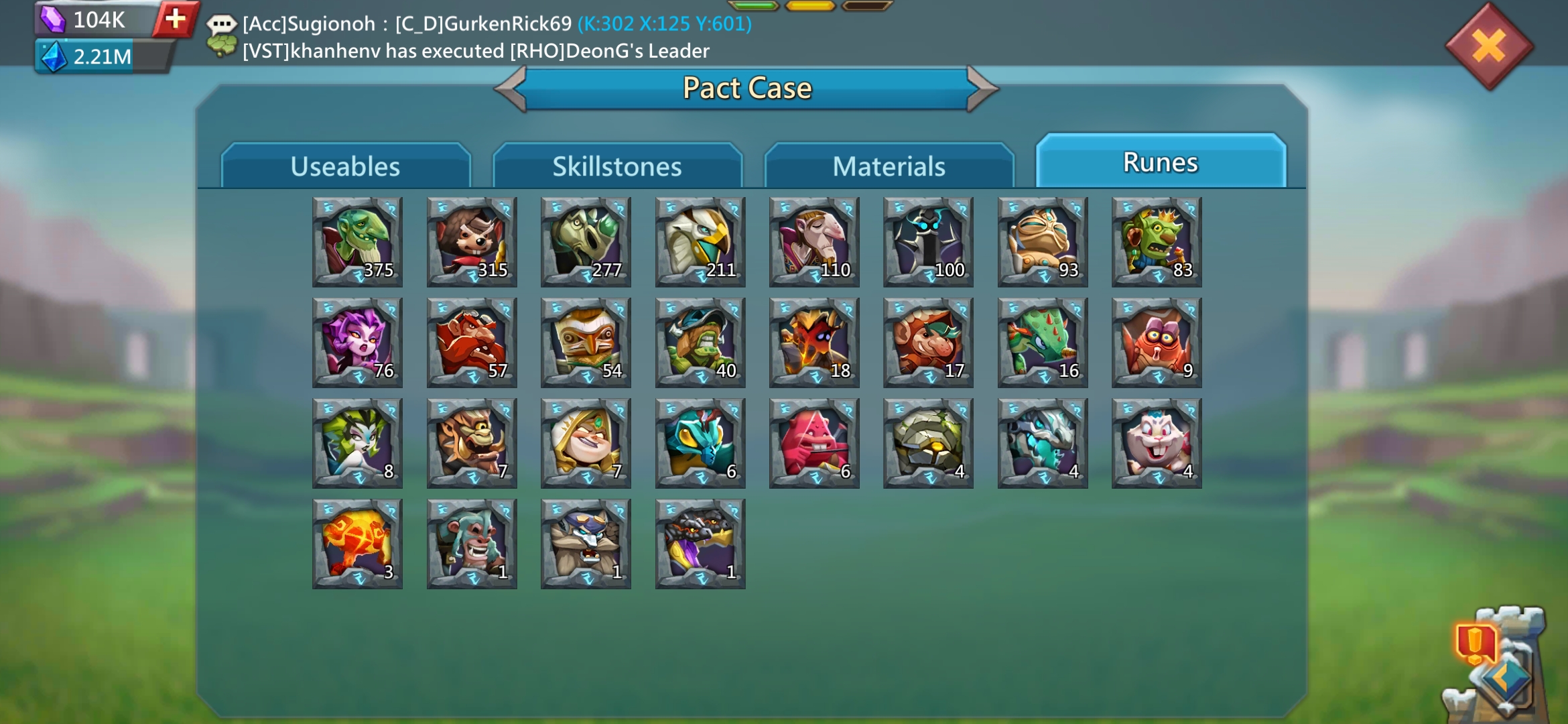Select the lava rock rune with 3

point(357,544)
